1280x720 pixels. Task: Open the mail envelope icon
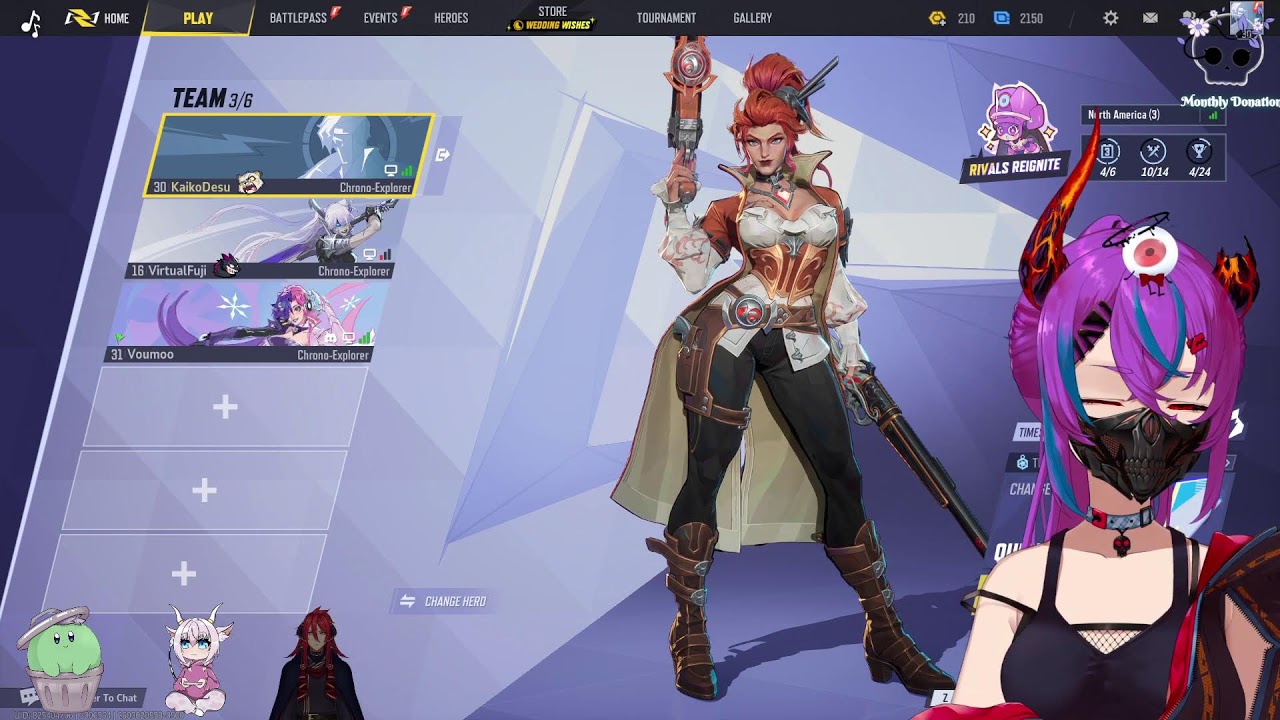(1150, 18)
